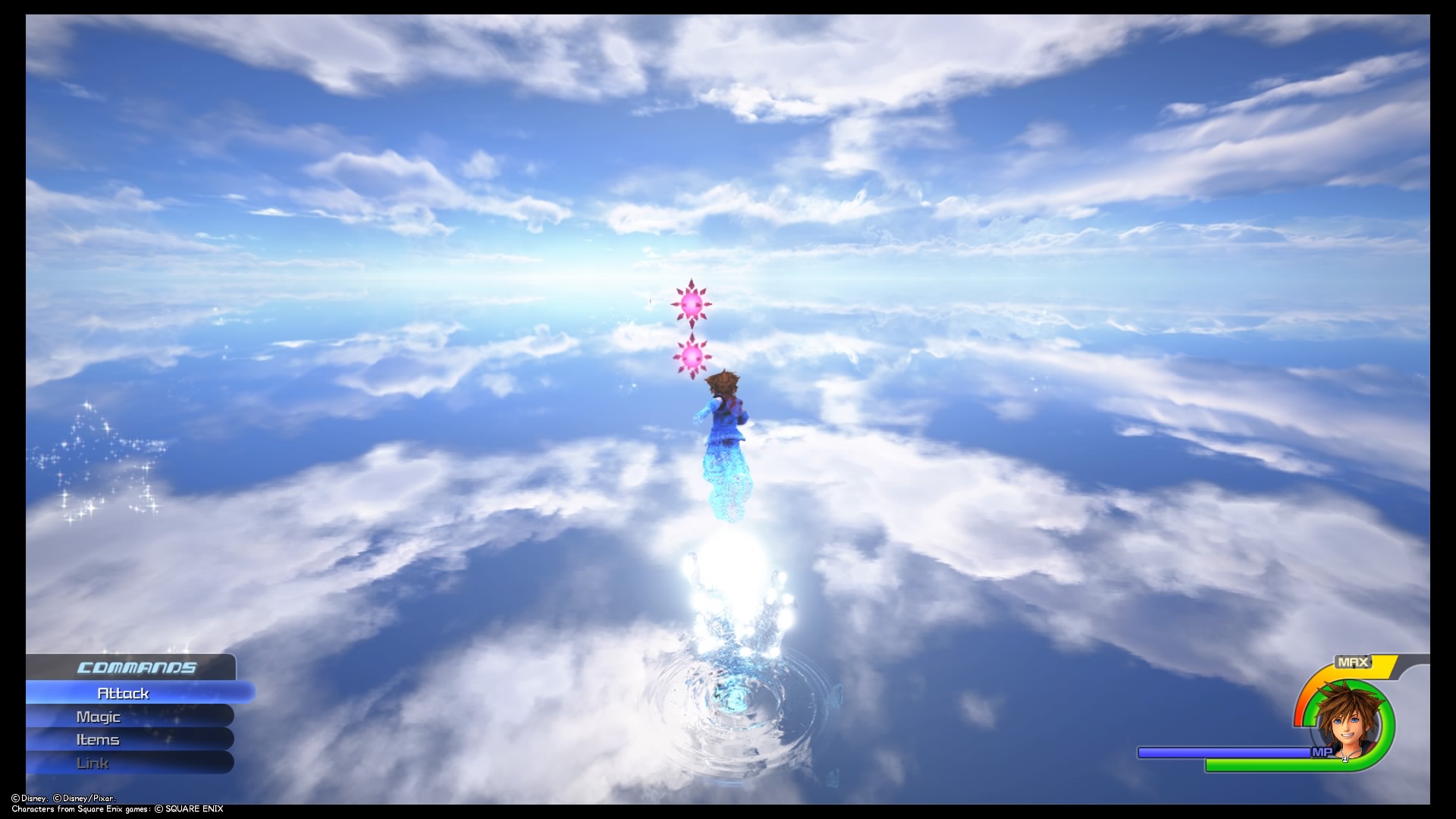
Task: Click the COMMANDS menu header
Action: pyautogui.click(x=136, y=668)
